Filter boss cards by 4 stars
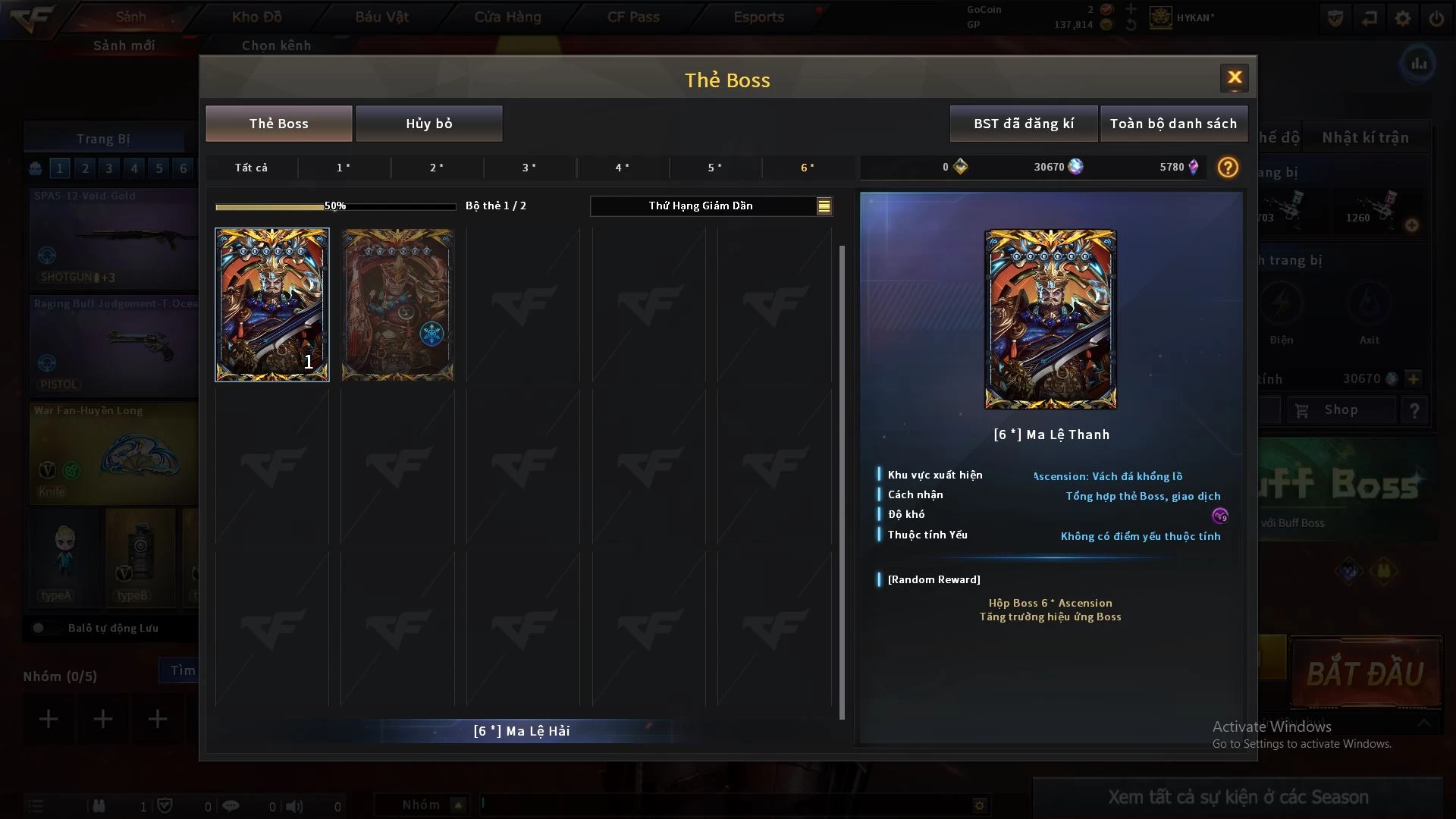This screenshot has height=819, width=1456. [622, 168]
